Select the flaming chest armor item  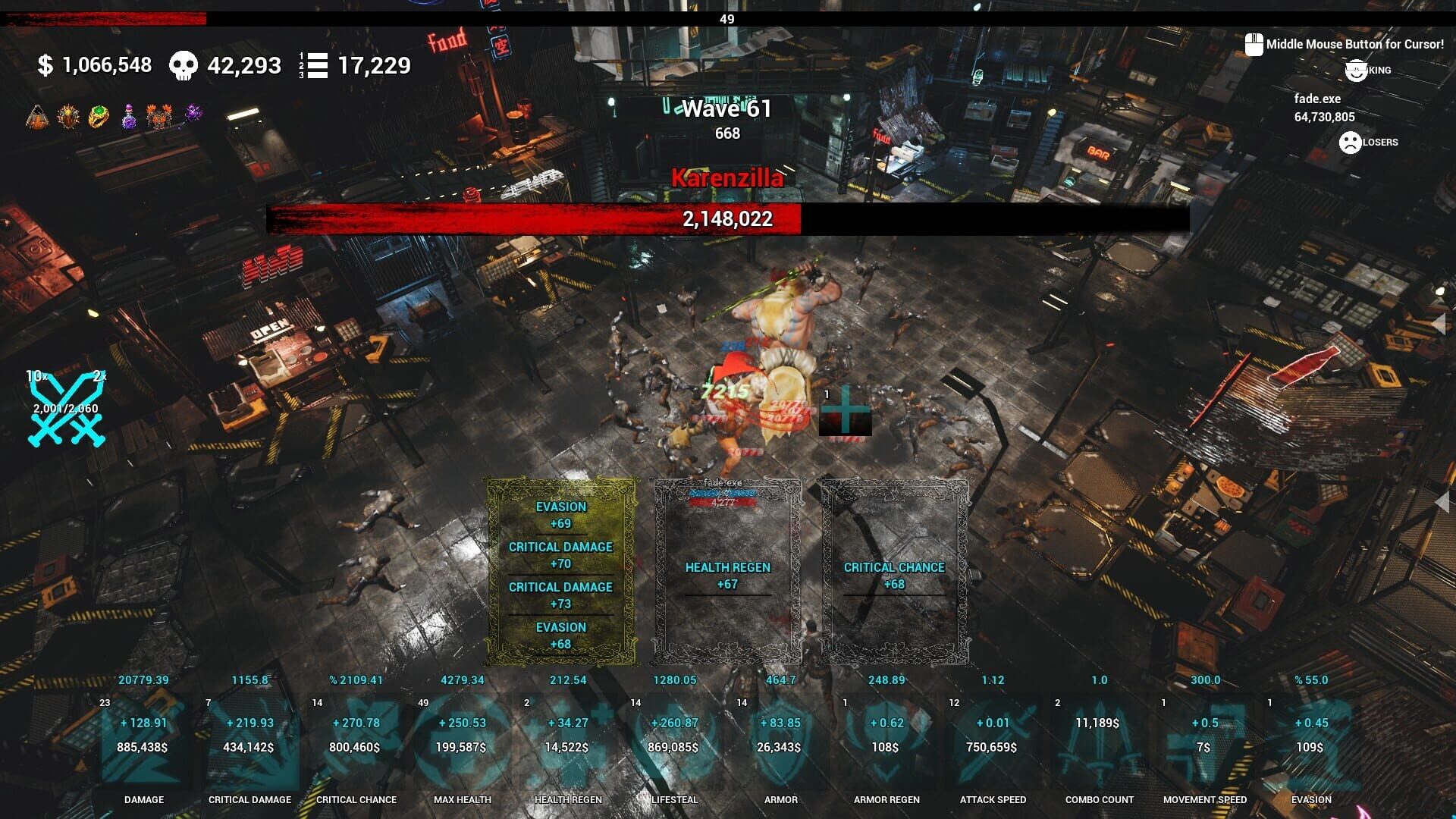[x=159, y=115]
